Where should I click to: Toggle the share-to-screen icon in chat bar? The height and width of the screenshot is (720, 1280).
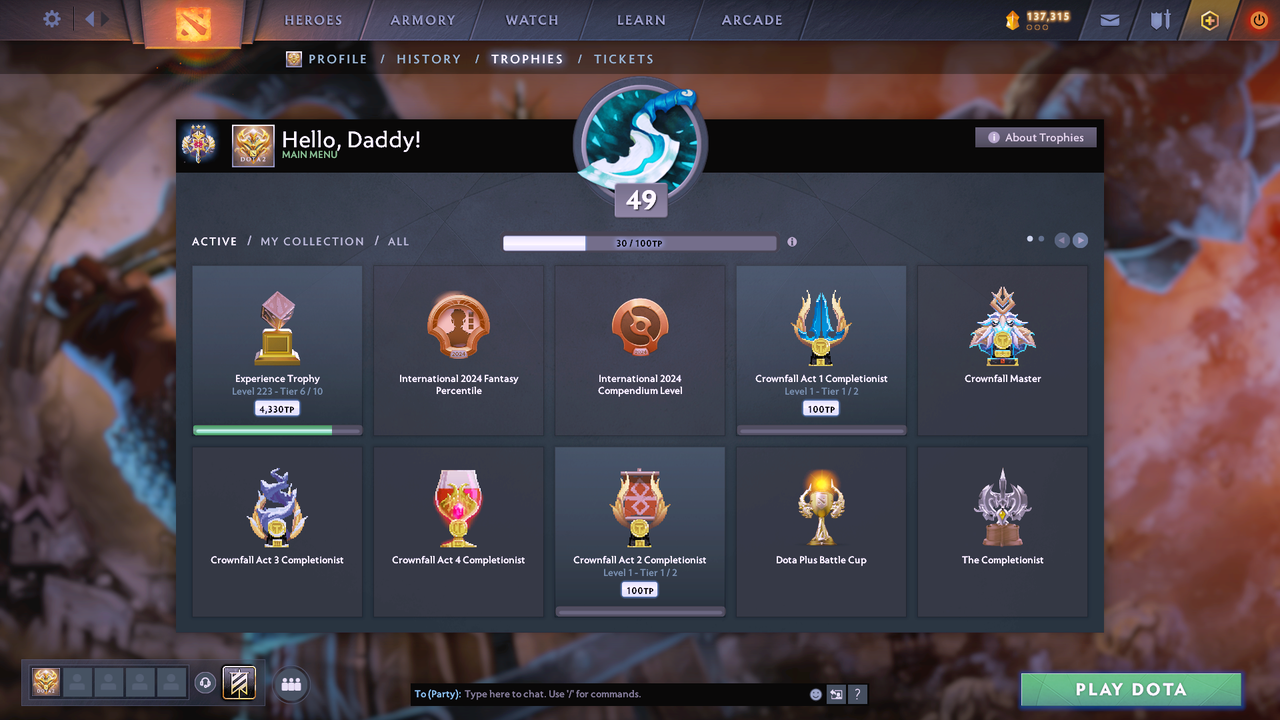836,693
